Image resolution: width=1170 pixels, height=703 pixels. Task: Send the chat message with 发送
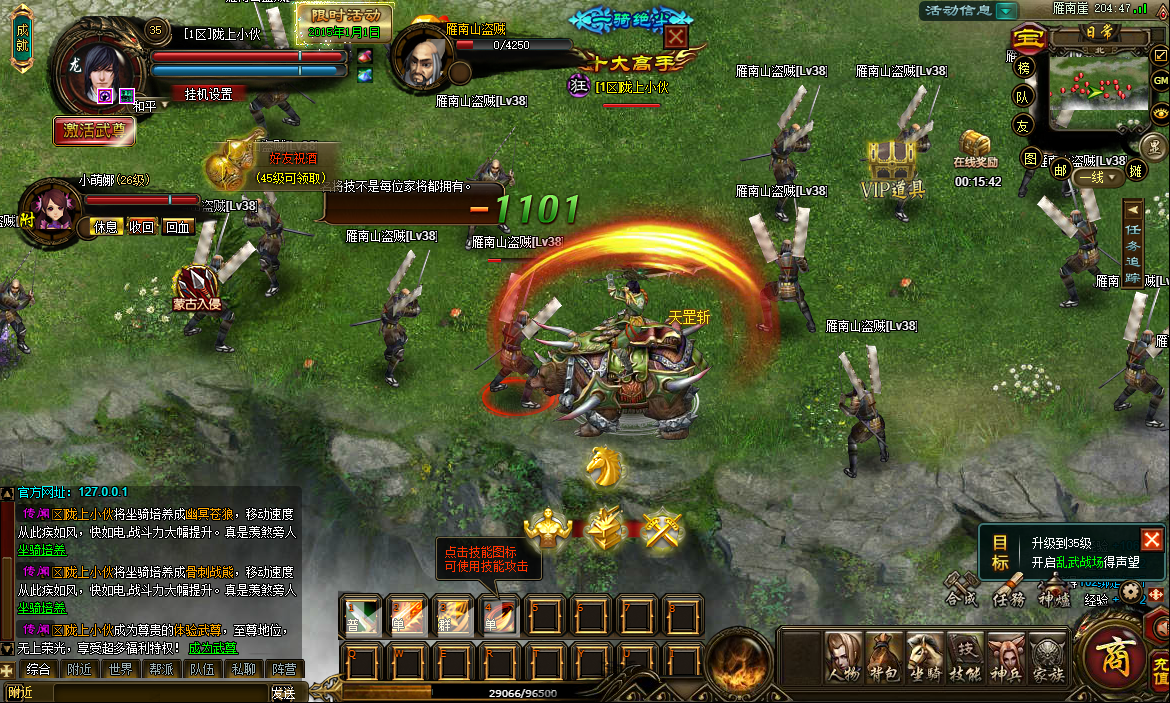coord(283,692)
